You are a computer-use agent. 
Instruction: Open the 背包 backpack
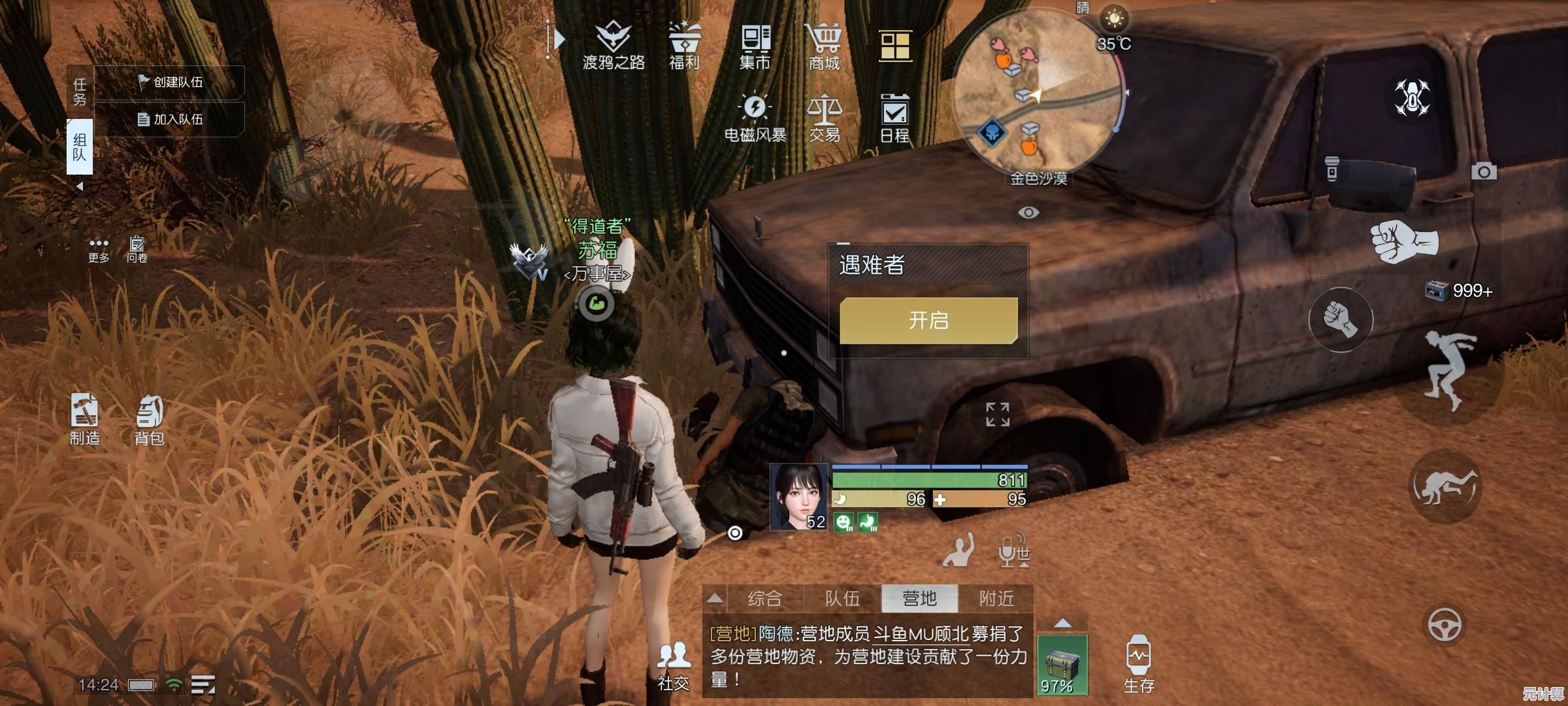150,420
